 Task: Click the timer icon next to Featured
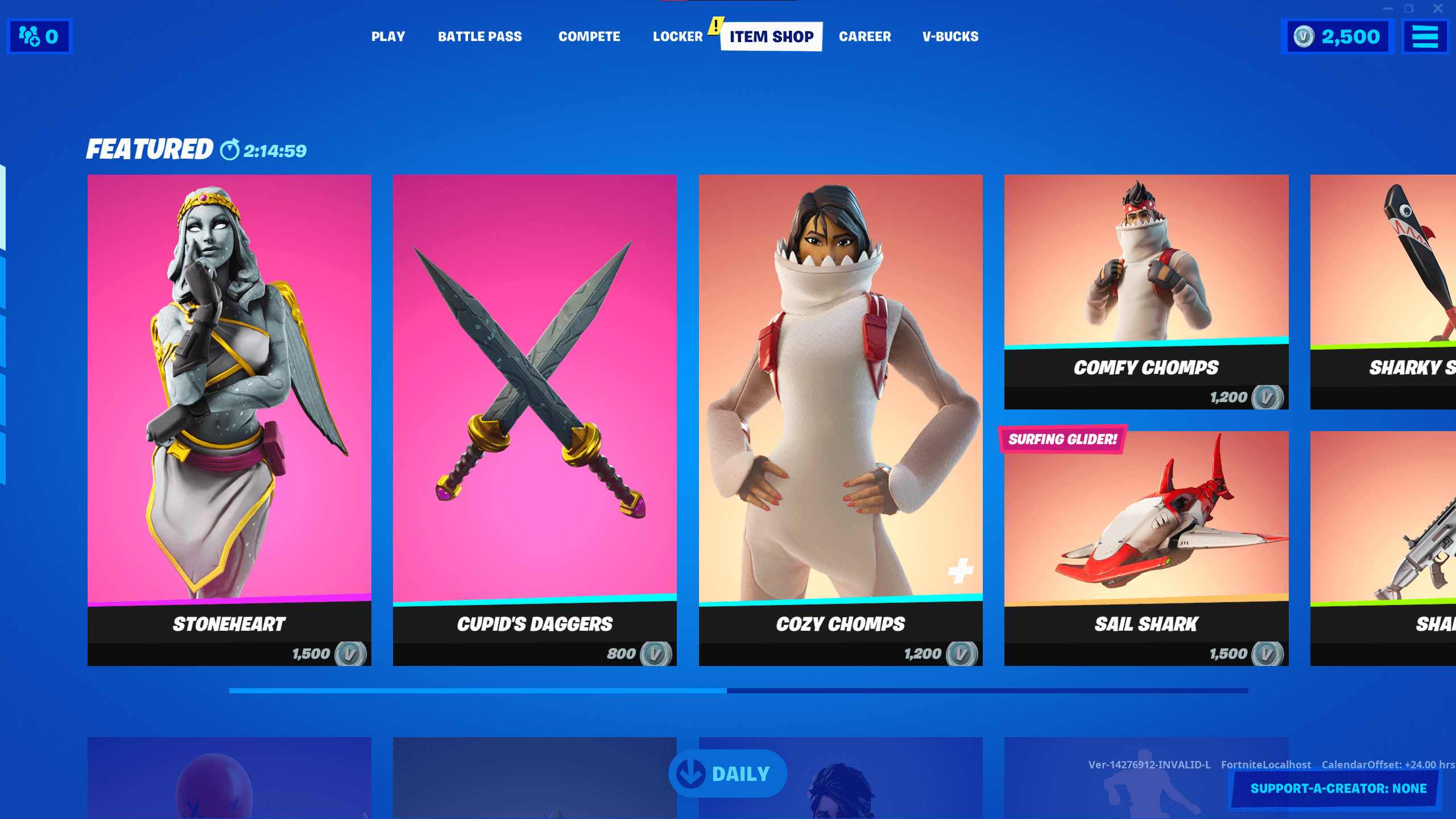pos(229,151)
